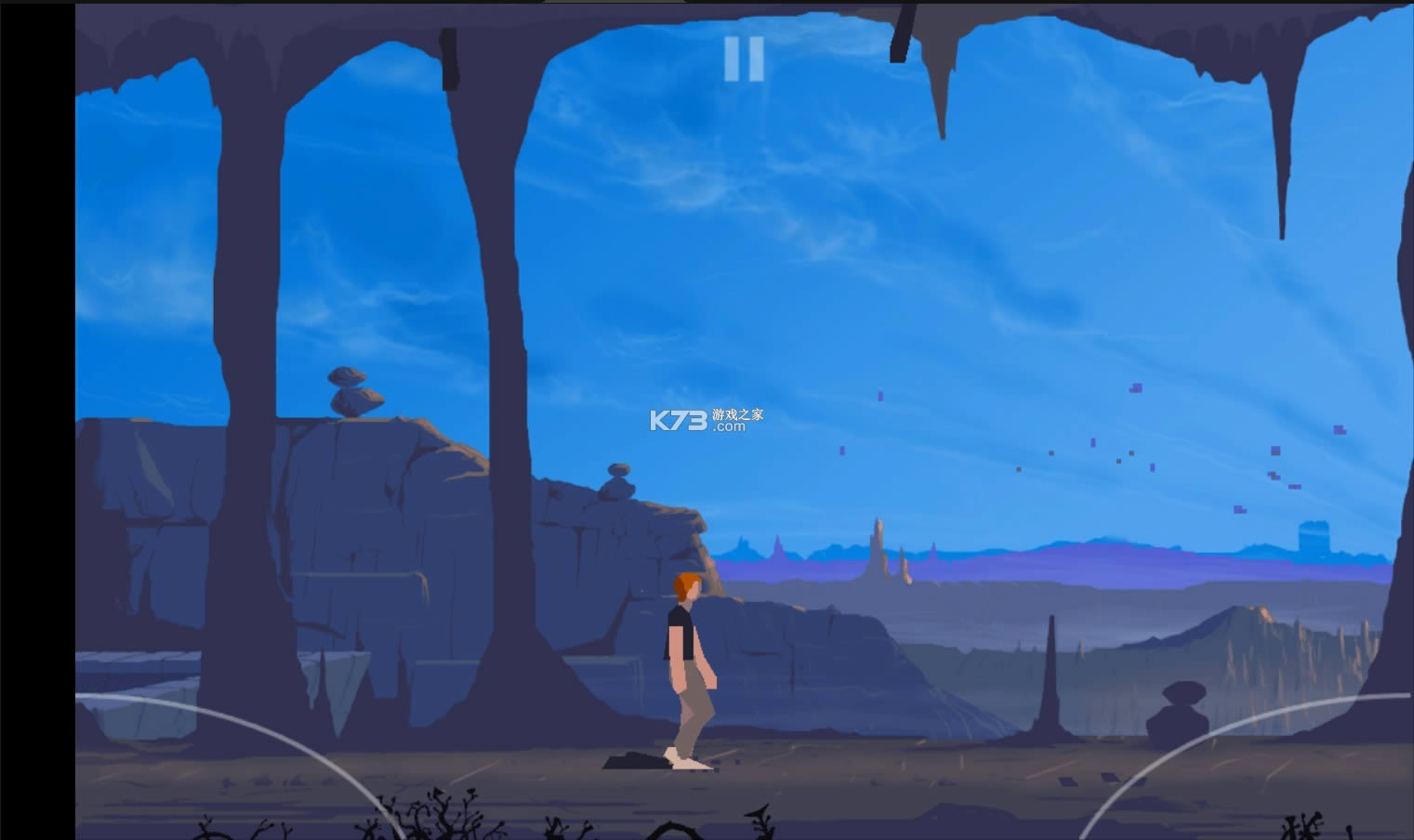Tap the black letterbox bar on the left edge
This screenshot has height=840, width=1414.
click(x=37, y=418)
